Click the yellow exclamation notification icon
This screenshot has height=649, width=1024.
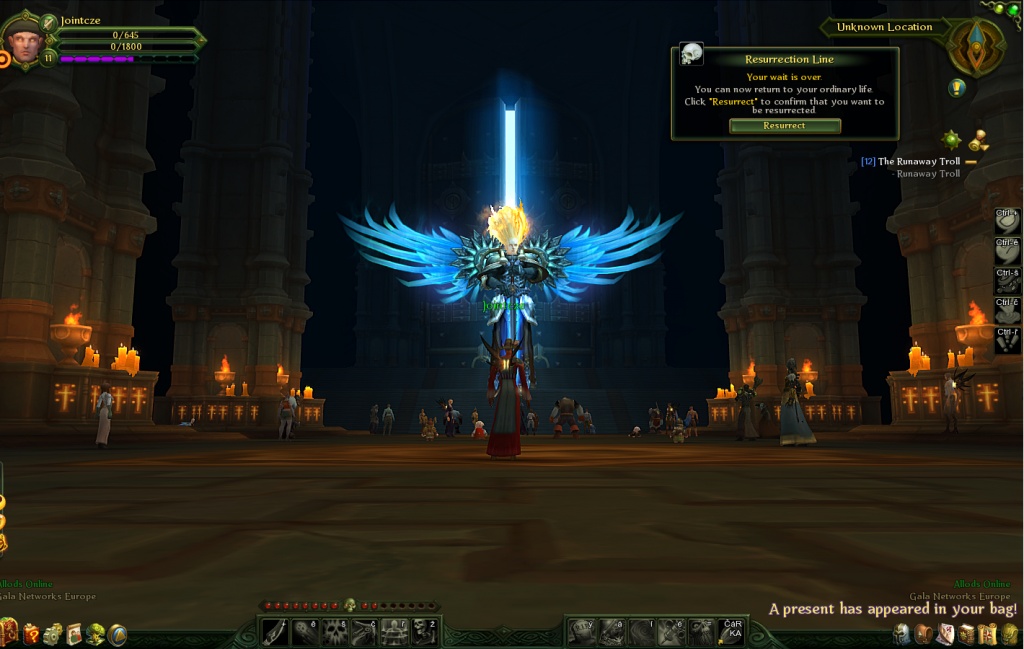(957, 88)
